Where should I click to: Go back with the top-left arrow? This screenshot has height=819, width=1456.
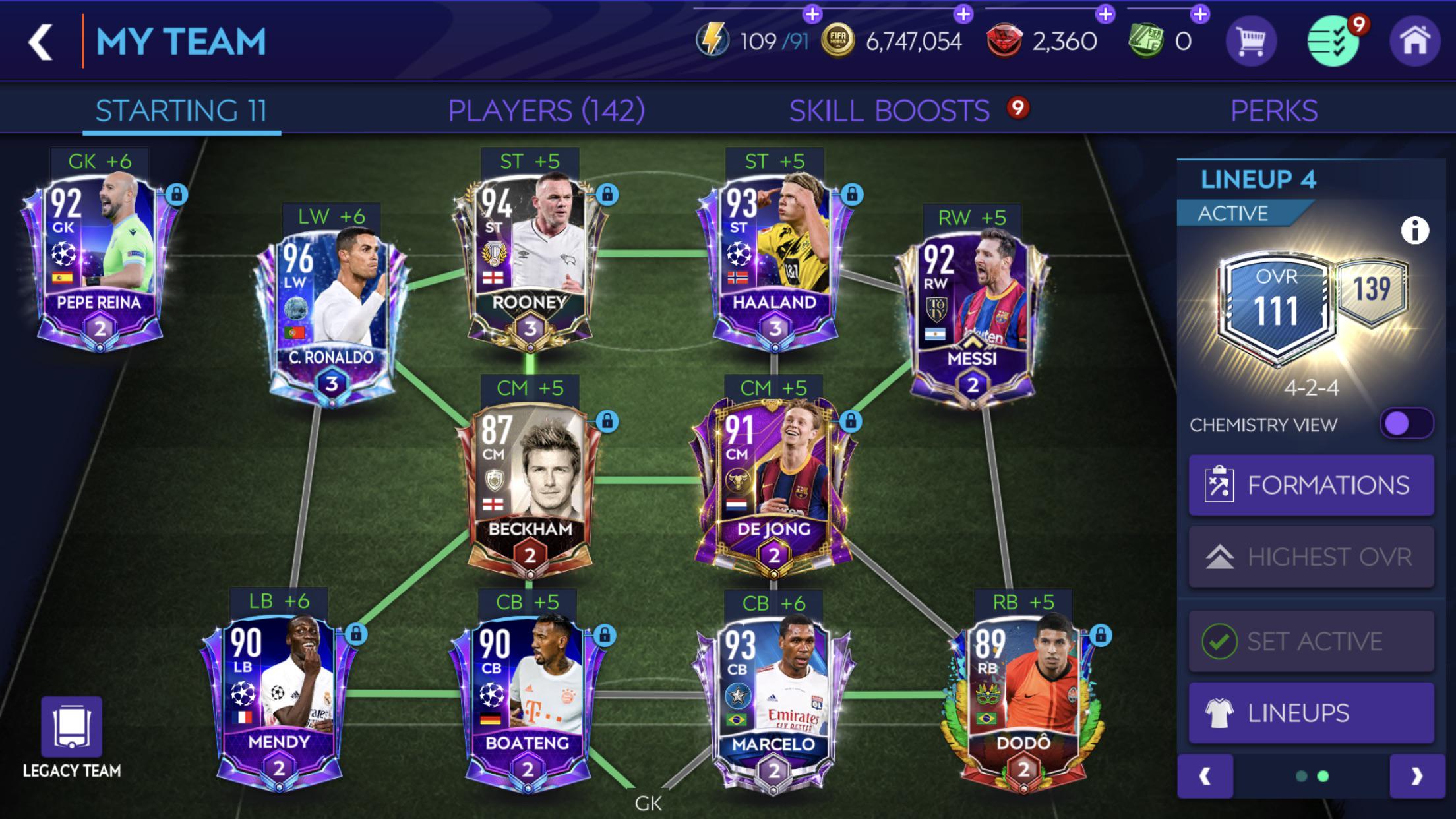(41, 41)
